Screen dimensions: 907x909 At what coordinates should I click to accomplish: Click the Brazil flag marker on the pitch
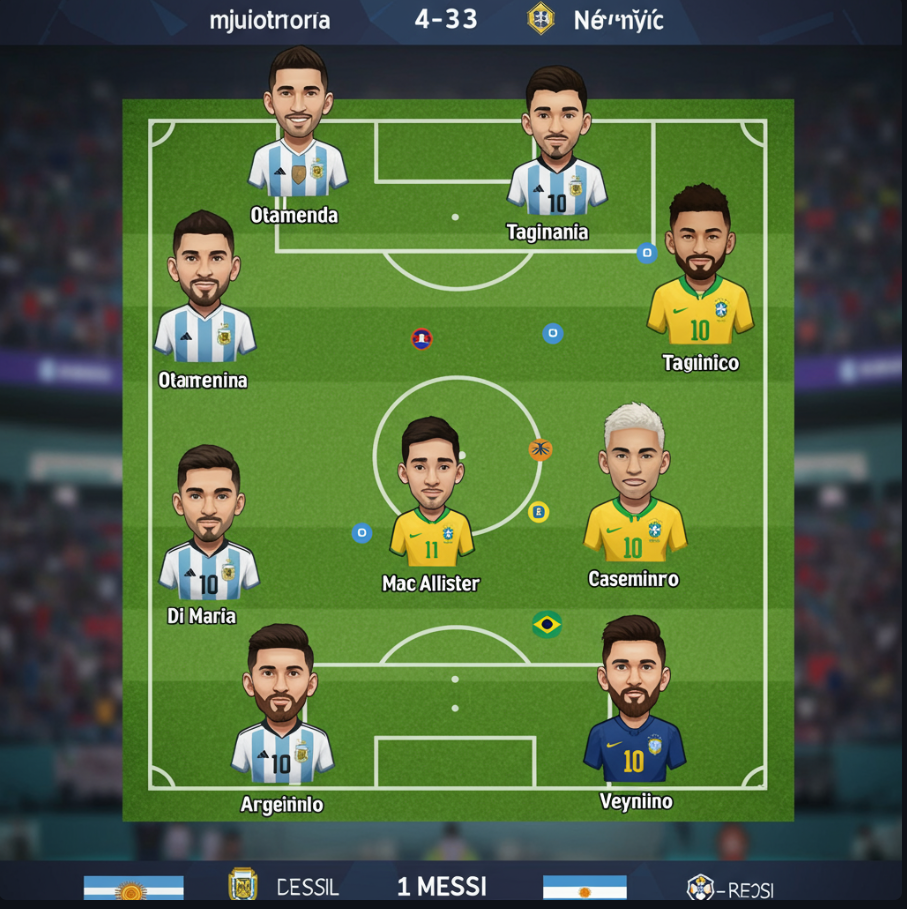tap(546, 625)
